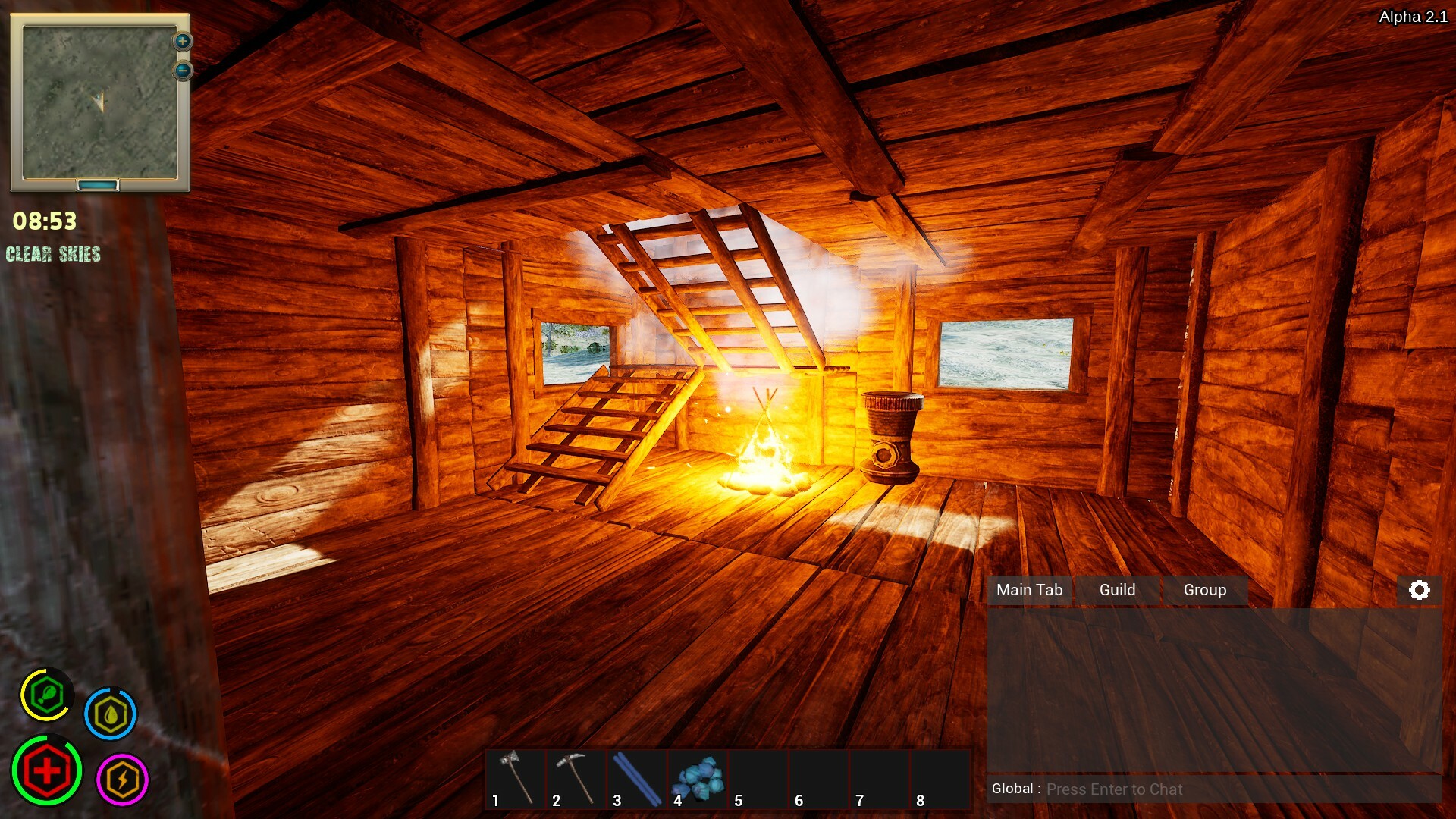Screen dimensions: 1456x819
Task: Click the bar below the minimap
Action: pyautogui.click(x=99, y=184)
